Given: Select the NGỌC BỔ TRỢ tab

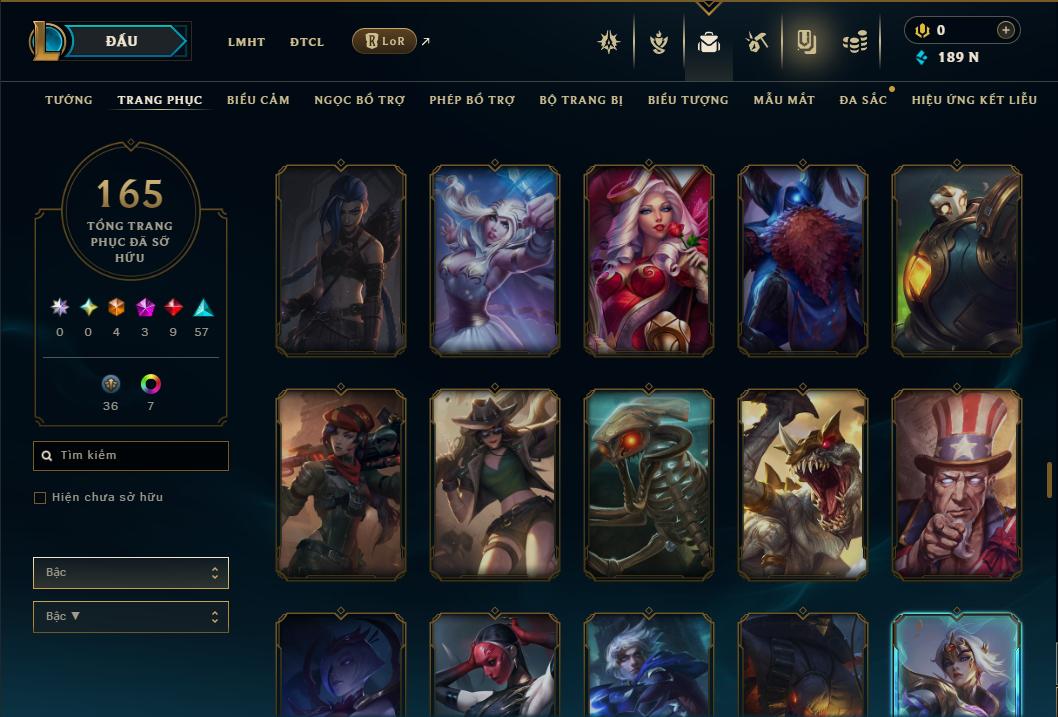Looking at the screenshot, I should [x=360, y=100].
